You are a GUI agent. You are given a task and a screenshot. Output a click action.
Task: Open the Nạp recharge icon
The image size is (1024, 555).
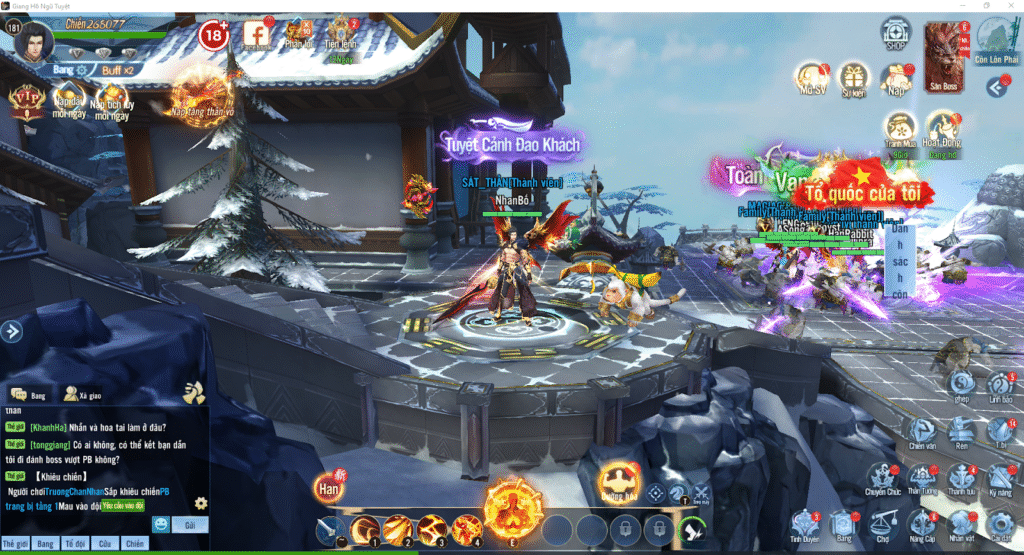click(895, 77)
